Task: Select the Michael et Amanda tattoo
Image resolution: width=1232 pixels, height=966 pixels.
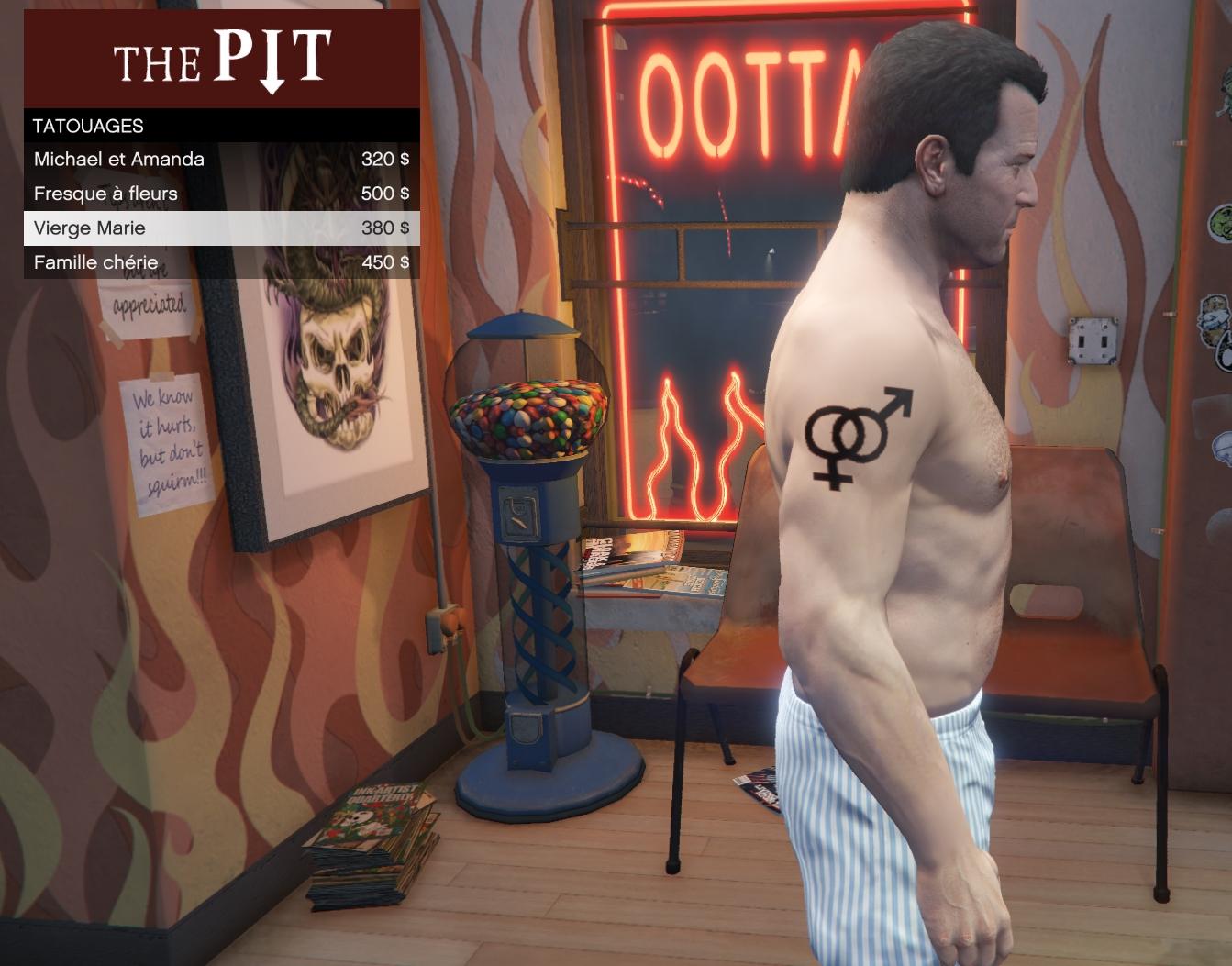Action: click(x=221, y=160)
